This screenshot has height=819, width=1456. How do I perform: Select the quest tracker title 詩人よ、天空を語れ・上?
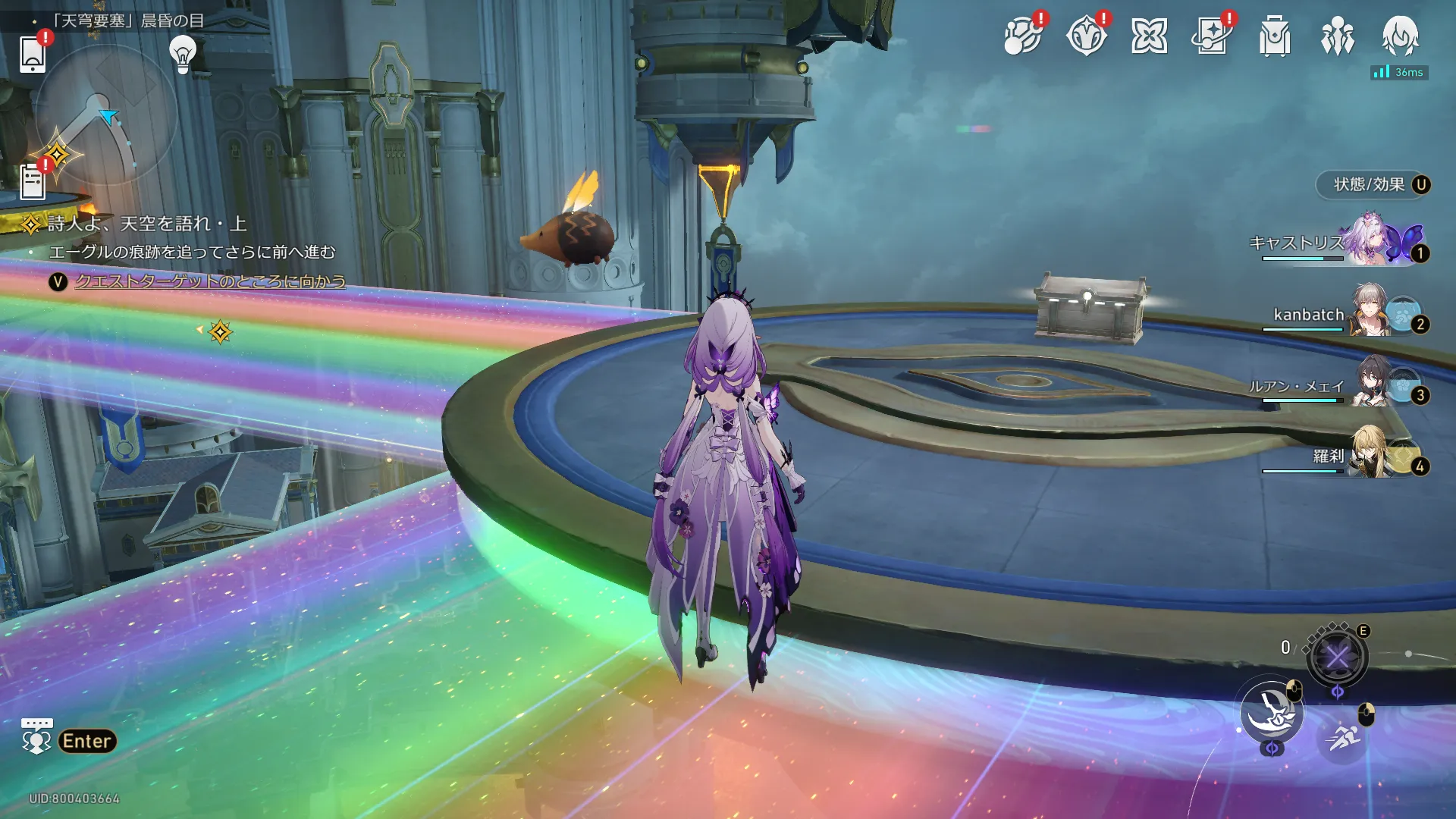[147, 224]
